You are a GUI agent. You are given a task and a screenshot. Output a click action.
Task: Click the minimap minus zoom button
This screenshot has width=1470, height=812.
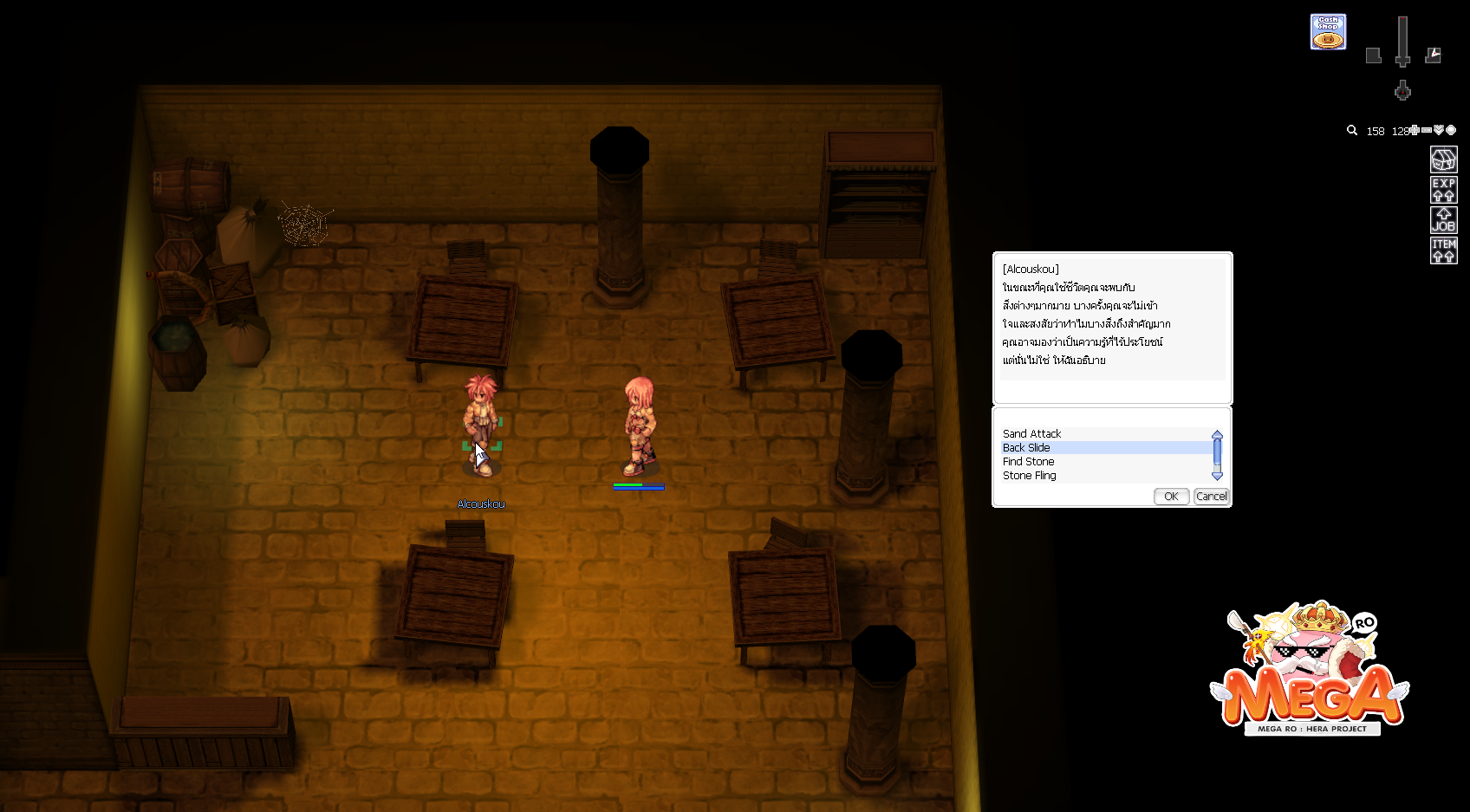pos(1427,130)
